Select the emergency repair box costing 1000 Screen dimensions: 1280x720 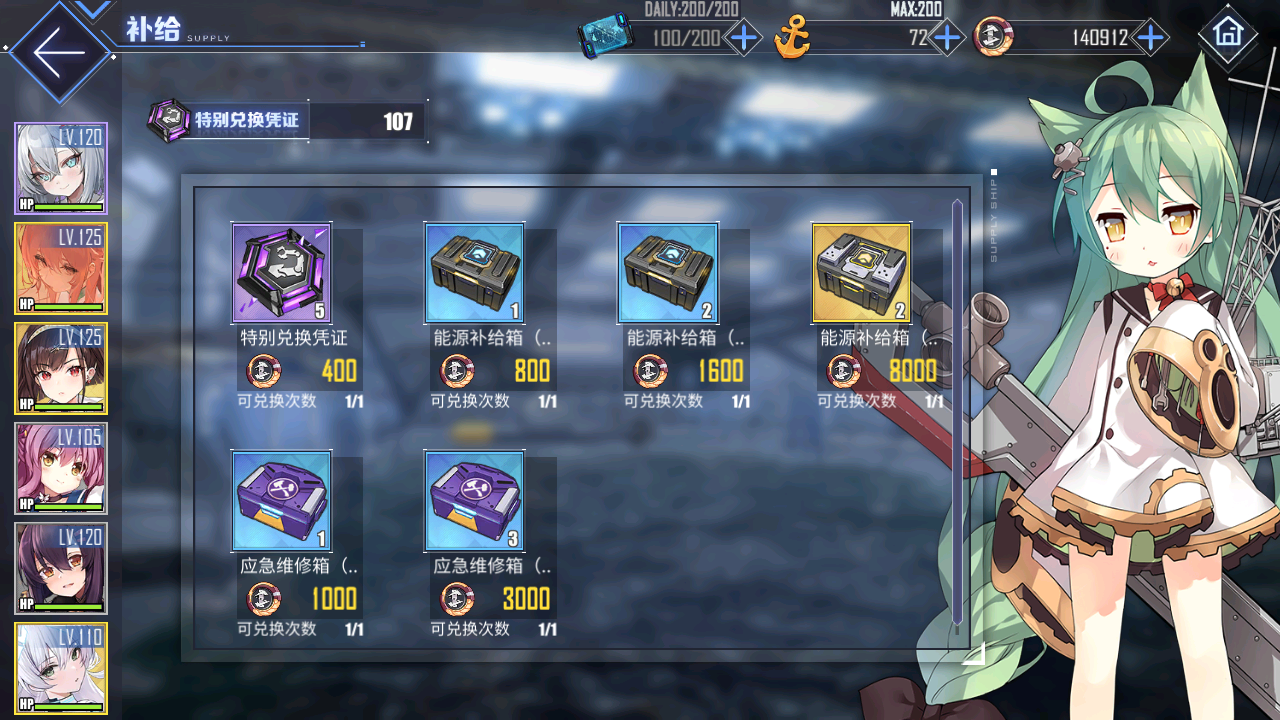pyautogui.click(x=282, y=500)
